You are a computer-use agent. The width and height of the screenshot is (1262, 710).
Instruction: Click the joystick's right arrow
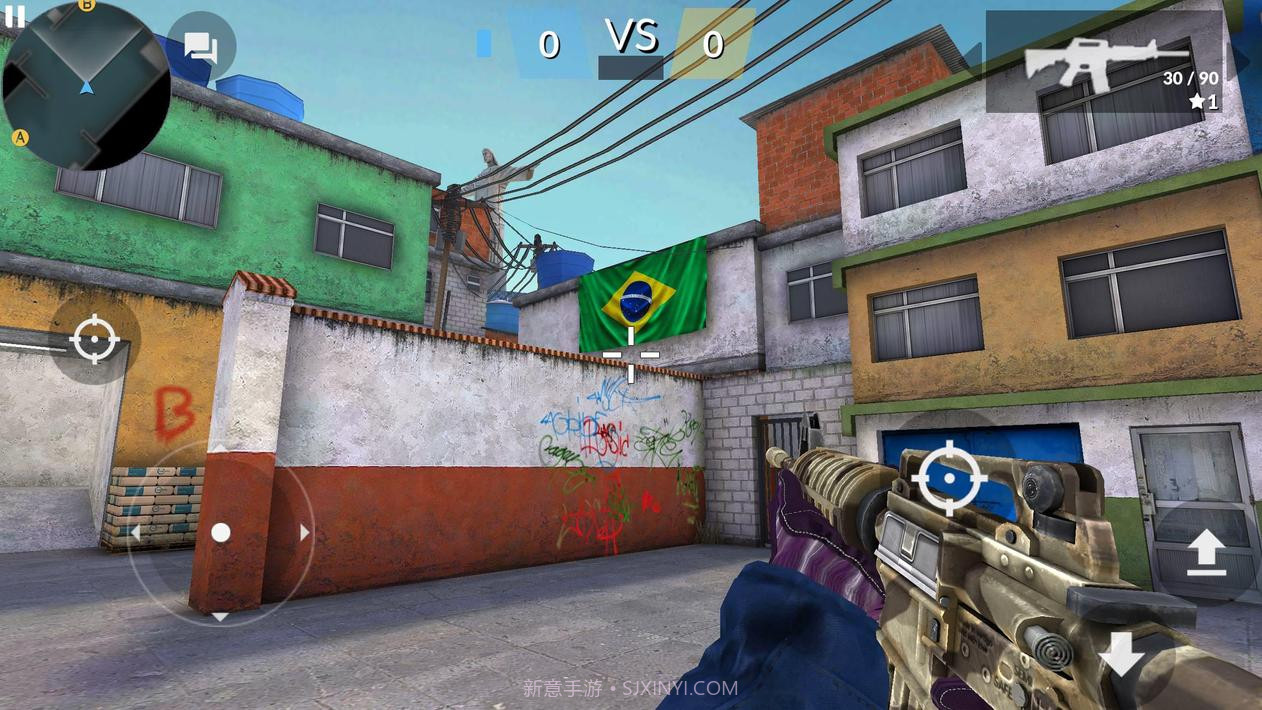tap(304, 533)
